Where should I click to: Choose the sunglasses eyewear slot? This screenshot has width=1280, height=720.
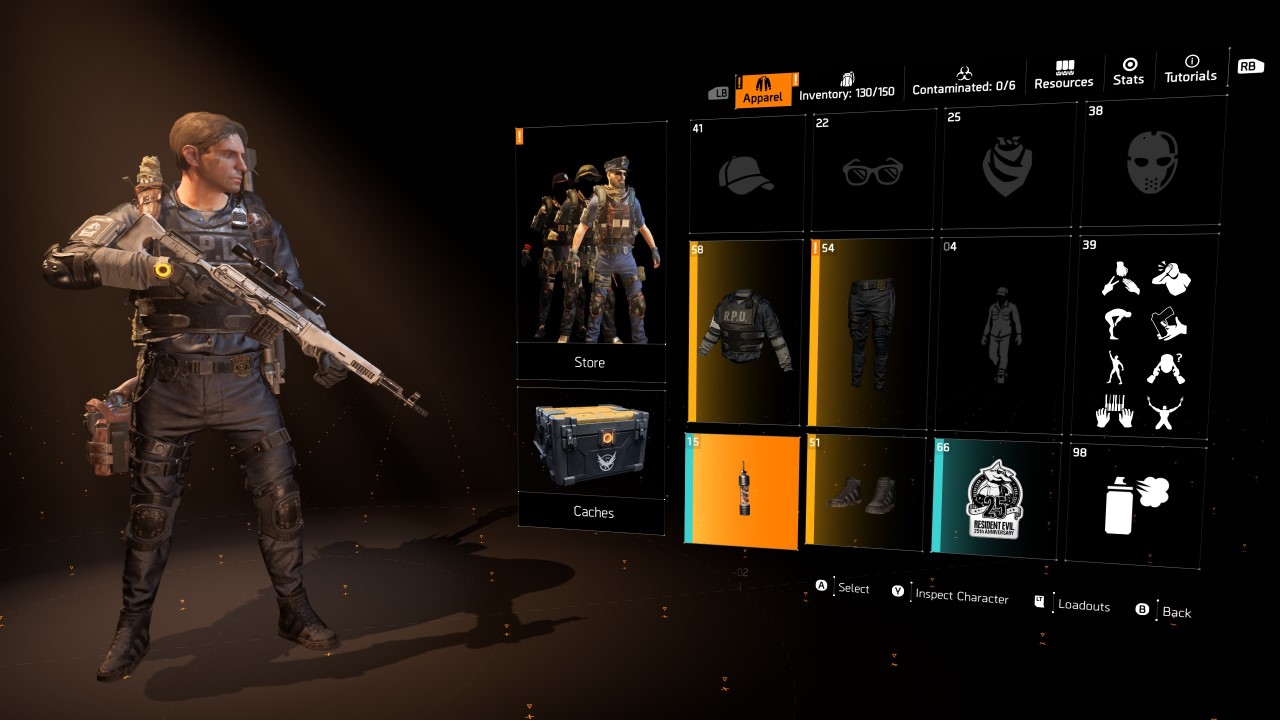pyautogui.click(x=872, y=172)
